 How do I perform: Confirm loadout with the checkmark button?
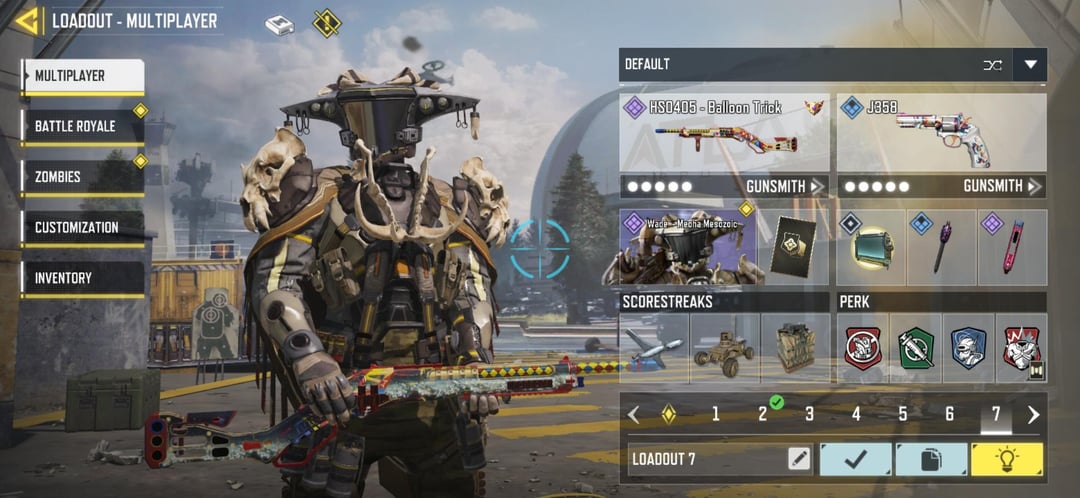point(855,459)
